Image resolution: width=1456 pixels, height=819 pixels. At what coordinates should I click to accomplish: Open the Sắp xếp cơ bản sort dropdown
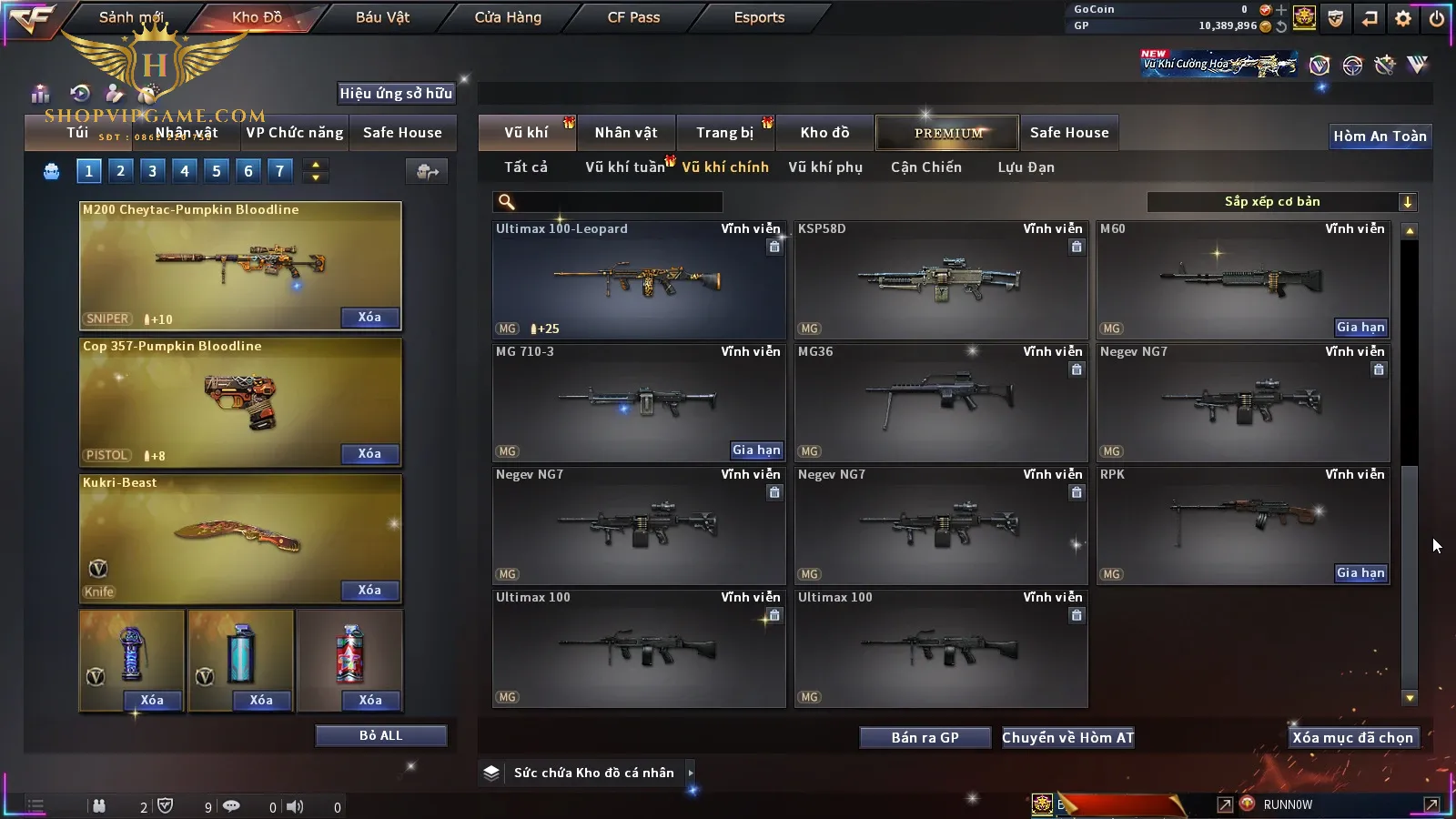click(1281, 202)
